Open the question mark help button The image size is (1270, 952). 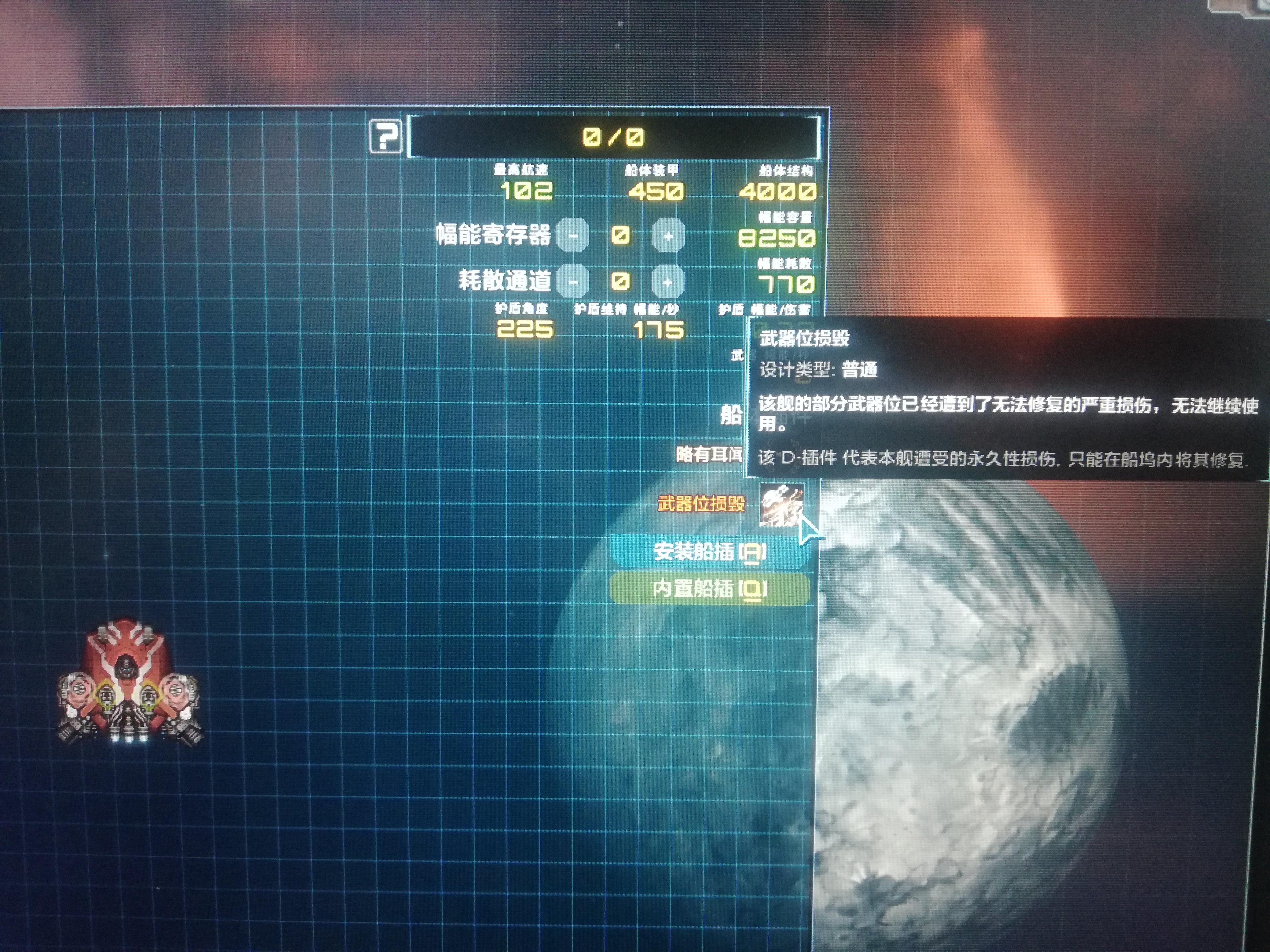click(385, 137)
